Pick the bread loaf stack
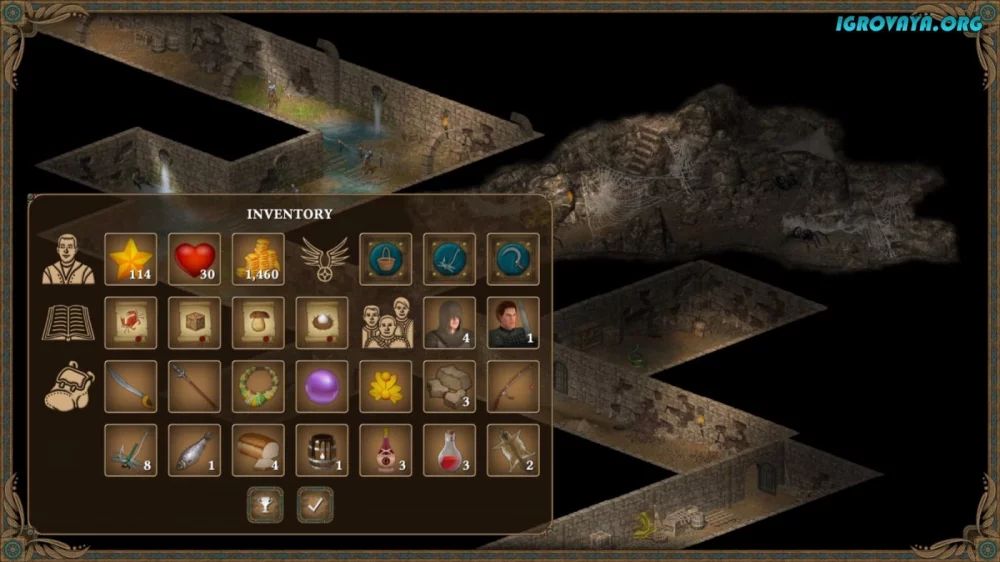The width and height of the screenshot is (1000, 562). coord(258,450)
